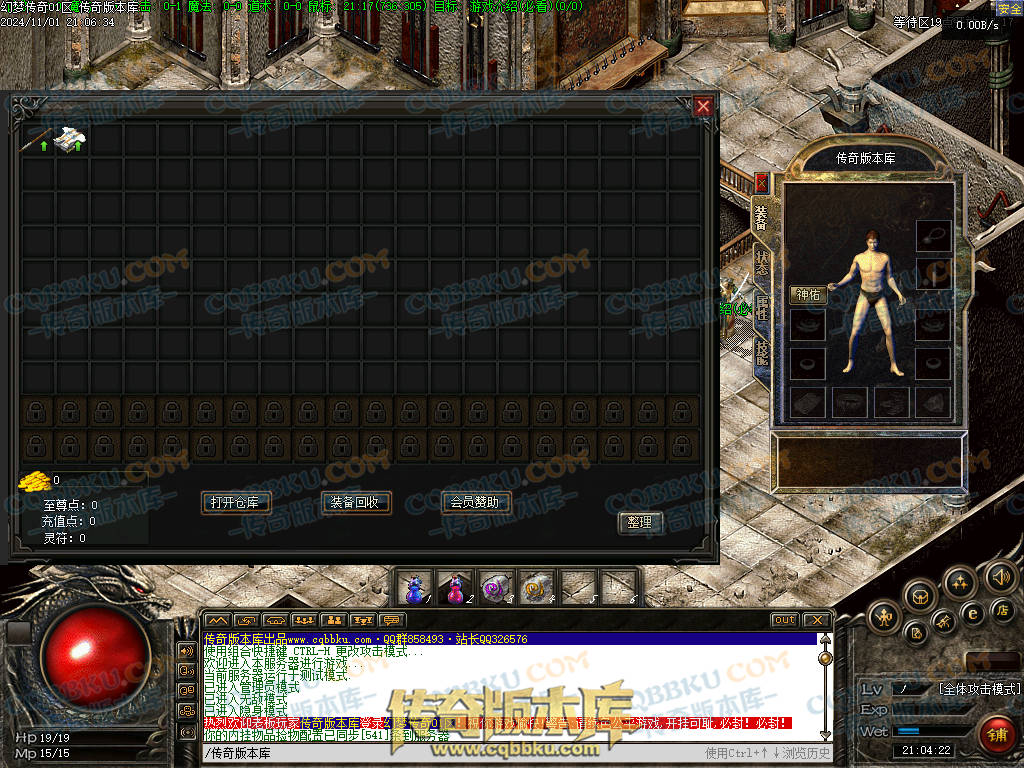Select the wooden stick weapon in bag
1024x768 pixels.
(39, 140)
